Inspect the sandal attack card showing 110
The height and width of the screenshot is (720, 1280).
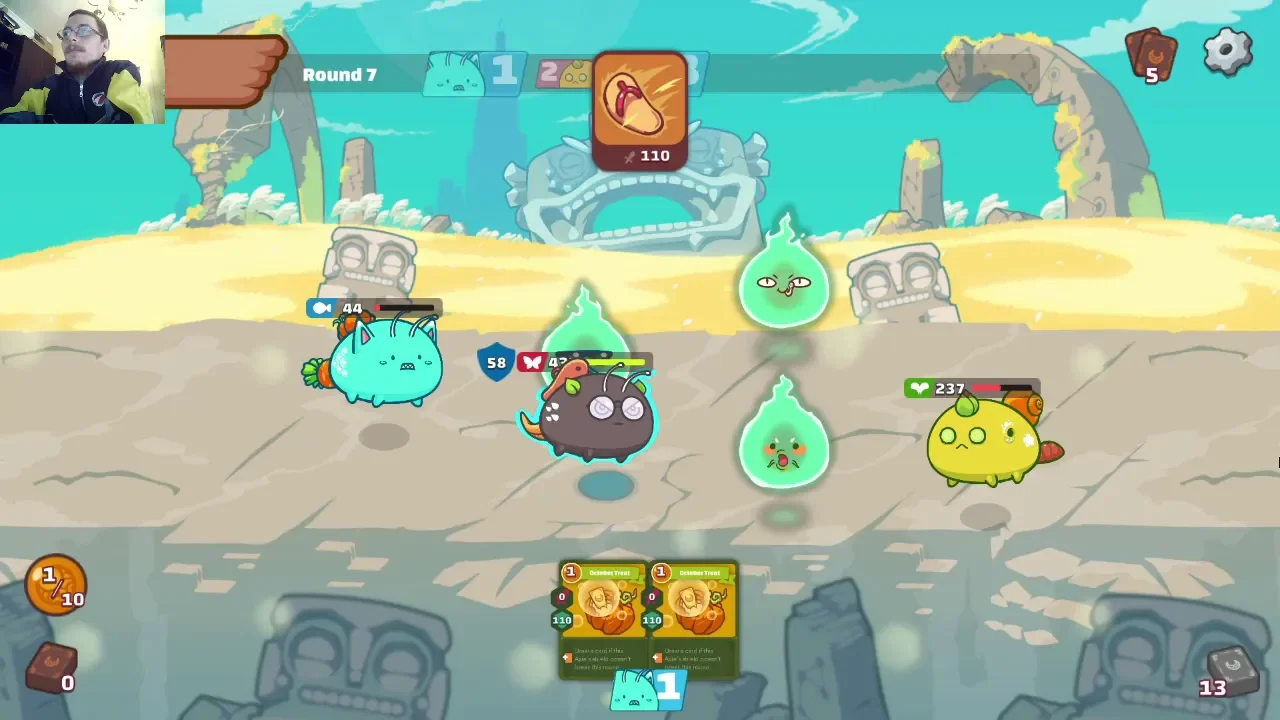(640, 110)
